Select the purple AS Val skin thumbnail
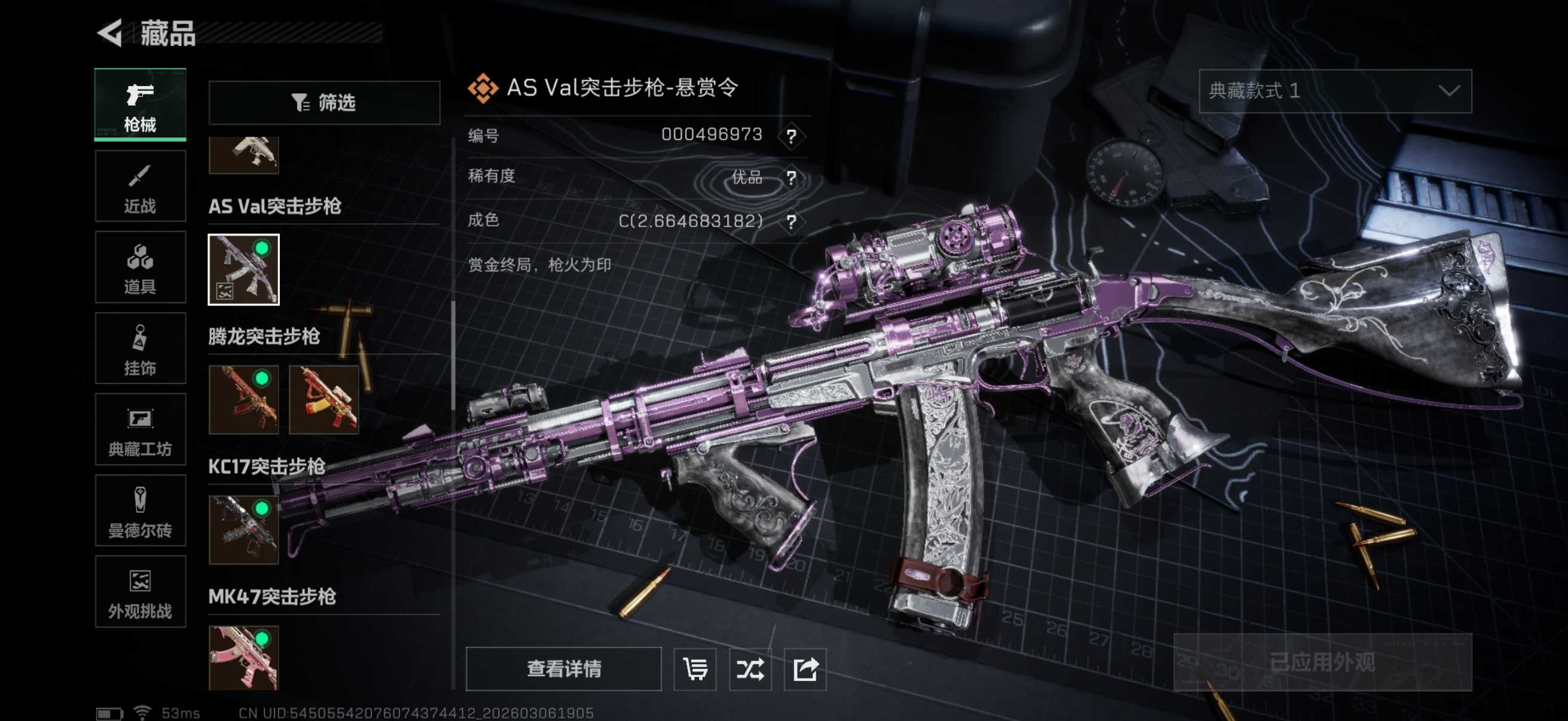 point(243,270)
